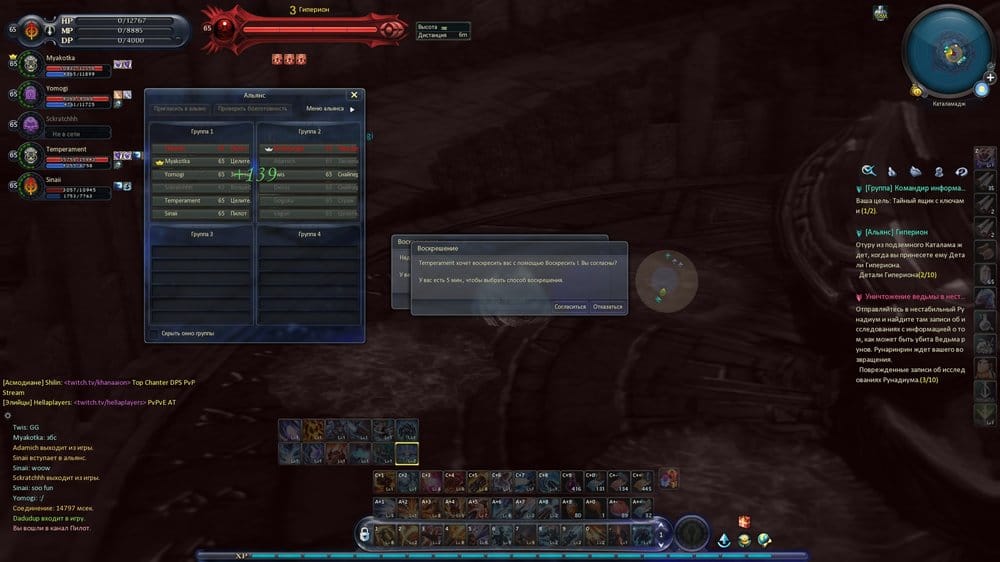Target Yomogi's party frame portrait
The height and width of the screenshot is (562, 1000).
[29, 93]
